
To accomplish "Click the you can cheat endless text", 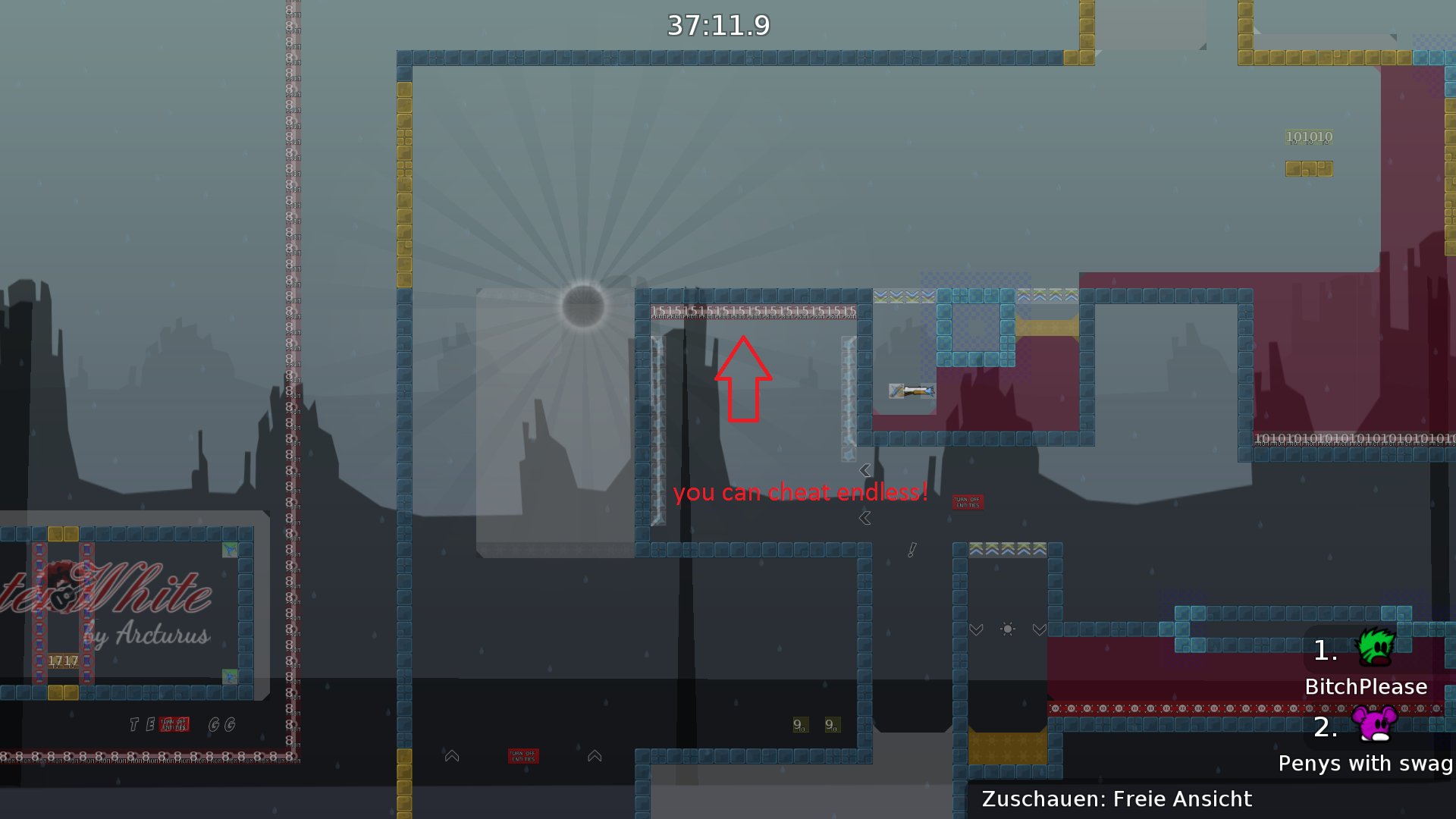I will pos(802,492).
